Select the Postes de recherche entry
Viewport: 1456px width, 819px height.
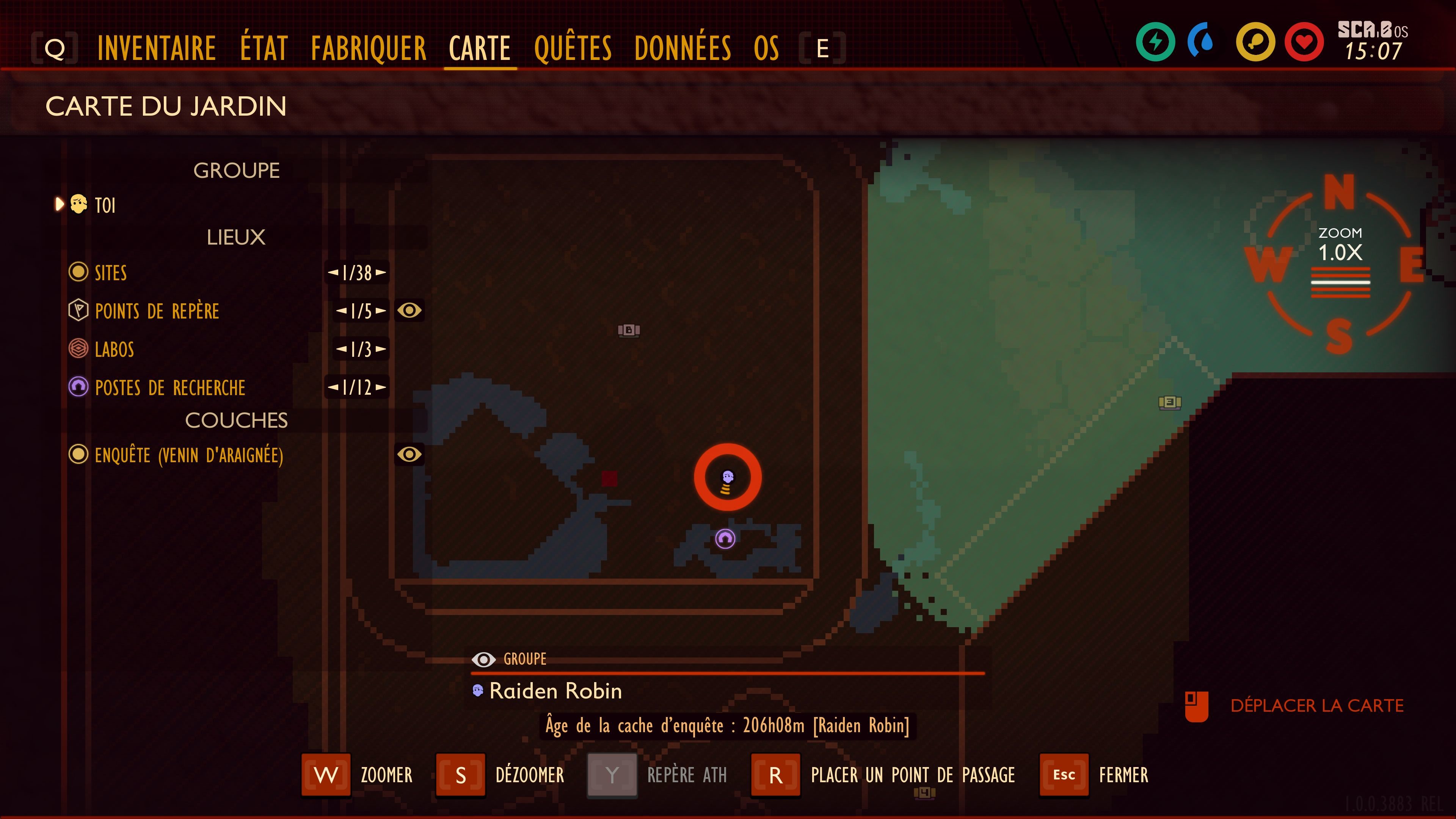(x=169, y=388)
